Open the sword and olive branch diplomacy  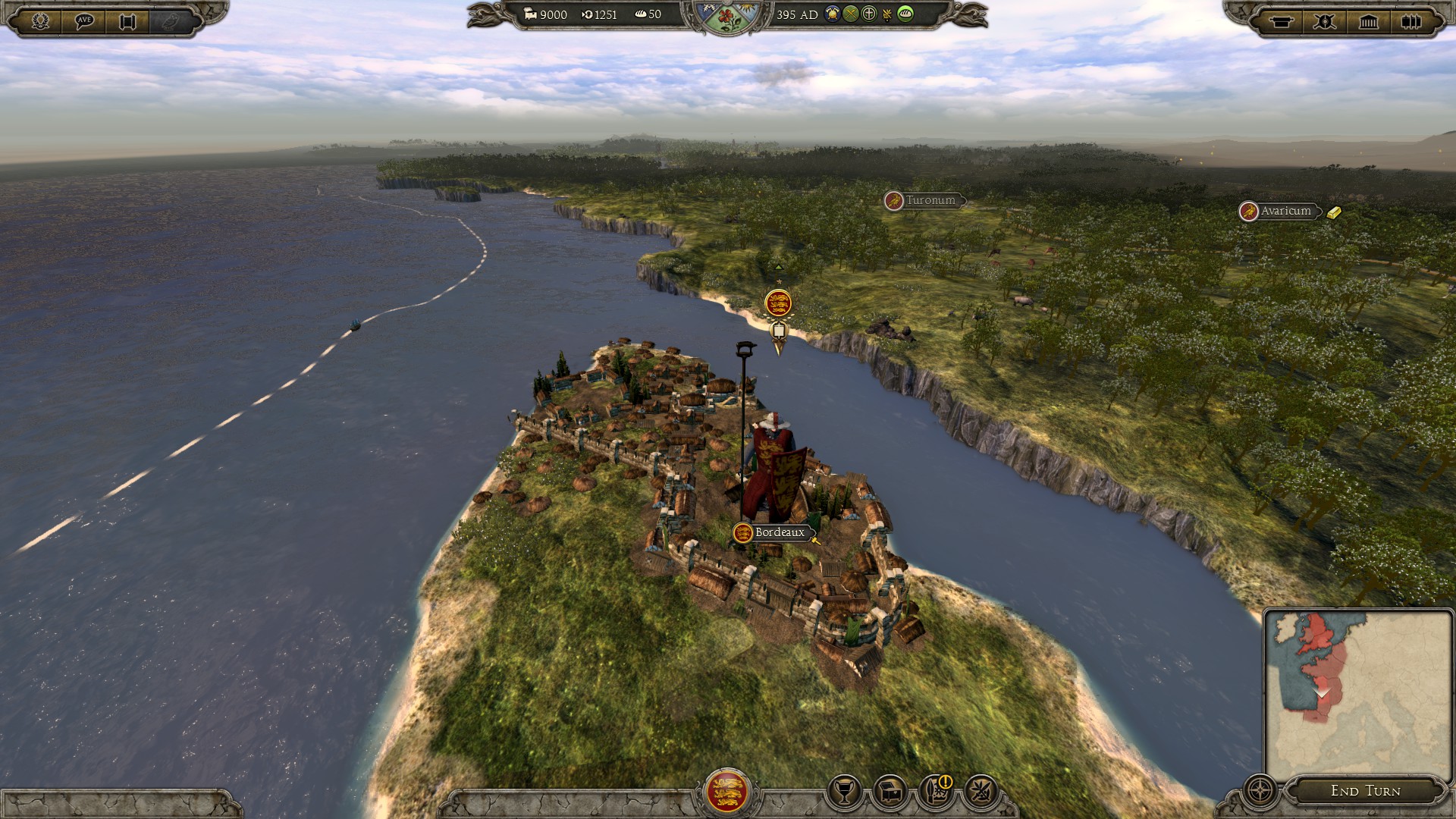pyautogui.click(x=981, y=792)
